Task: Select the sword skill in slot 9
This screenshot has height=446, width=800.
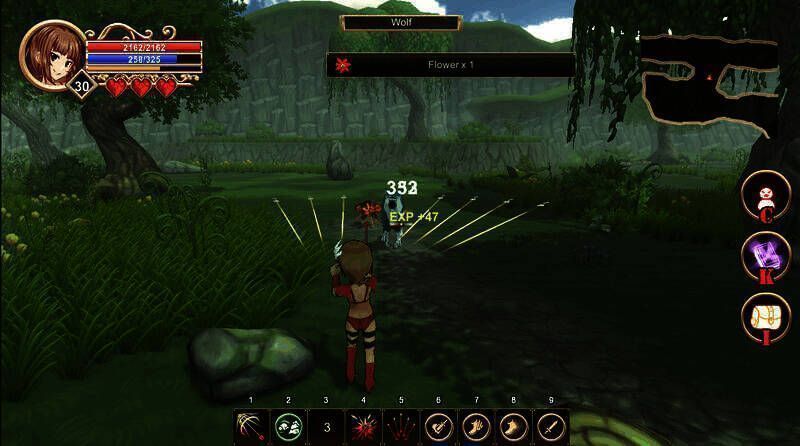Action: pos(550,427)
